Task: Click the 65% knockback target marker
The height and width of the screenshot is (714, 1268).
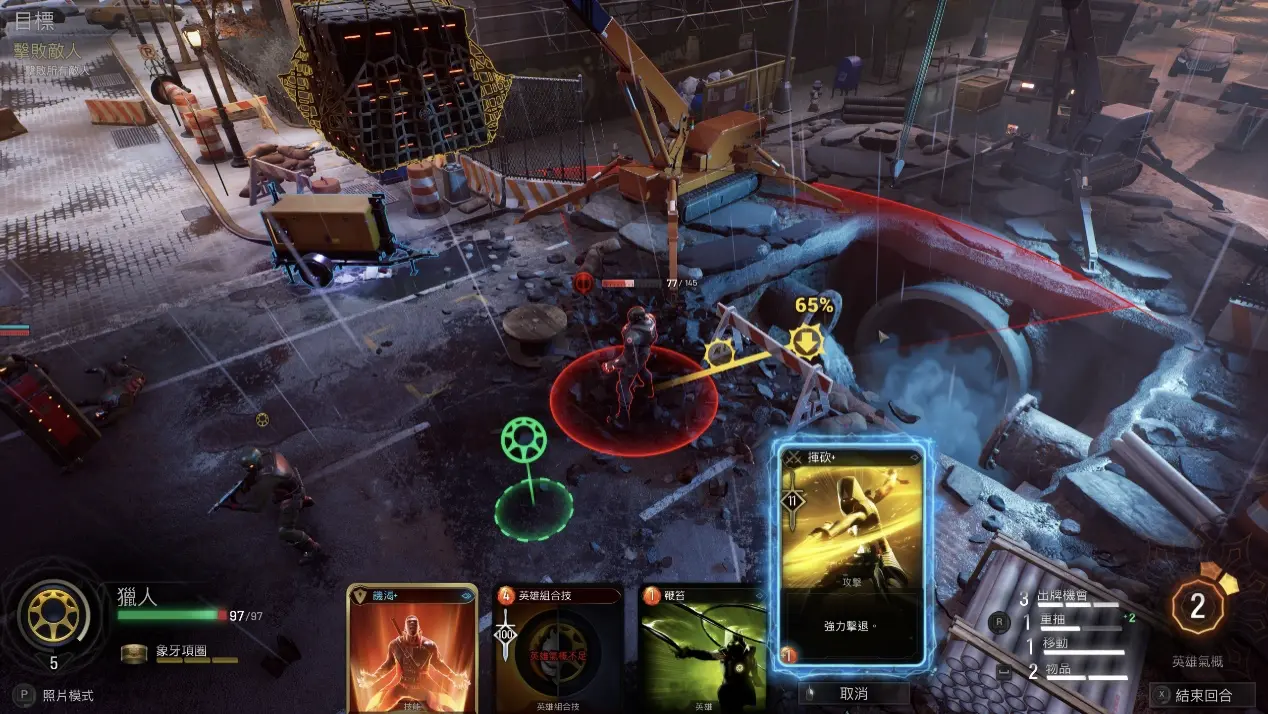Action: pyautogui.click(x=807, y=341)
